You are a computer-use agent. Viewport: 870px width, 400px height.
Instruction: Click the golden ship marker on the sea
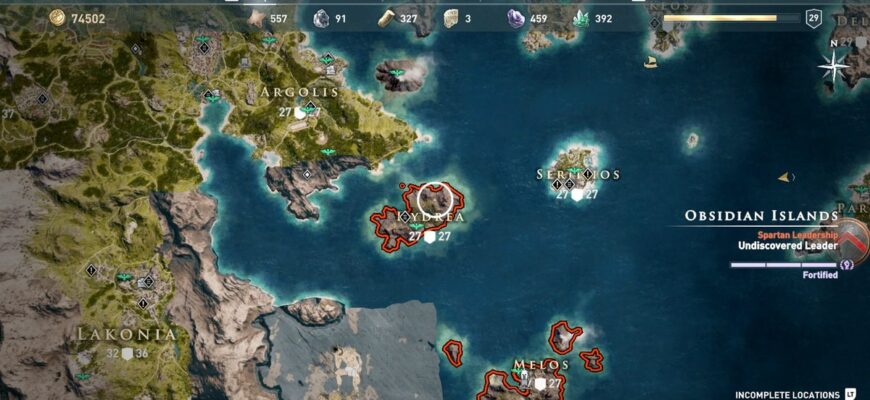point(651,63)
